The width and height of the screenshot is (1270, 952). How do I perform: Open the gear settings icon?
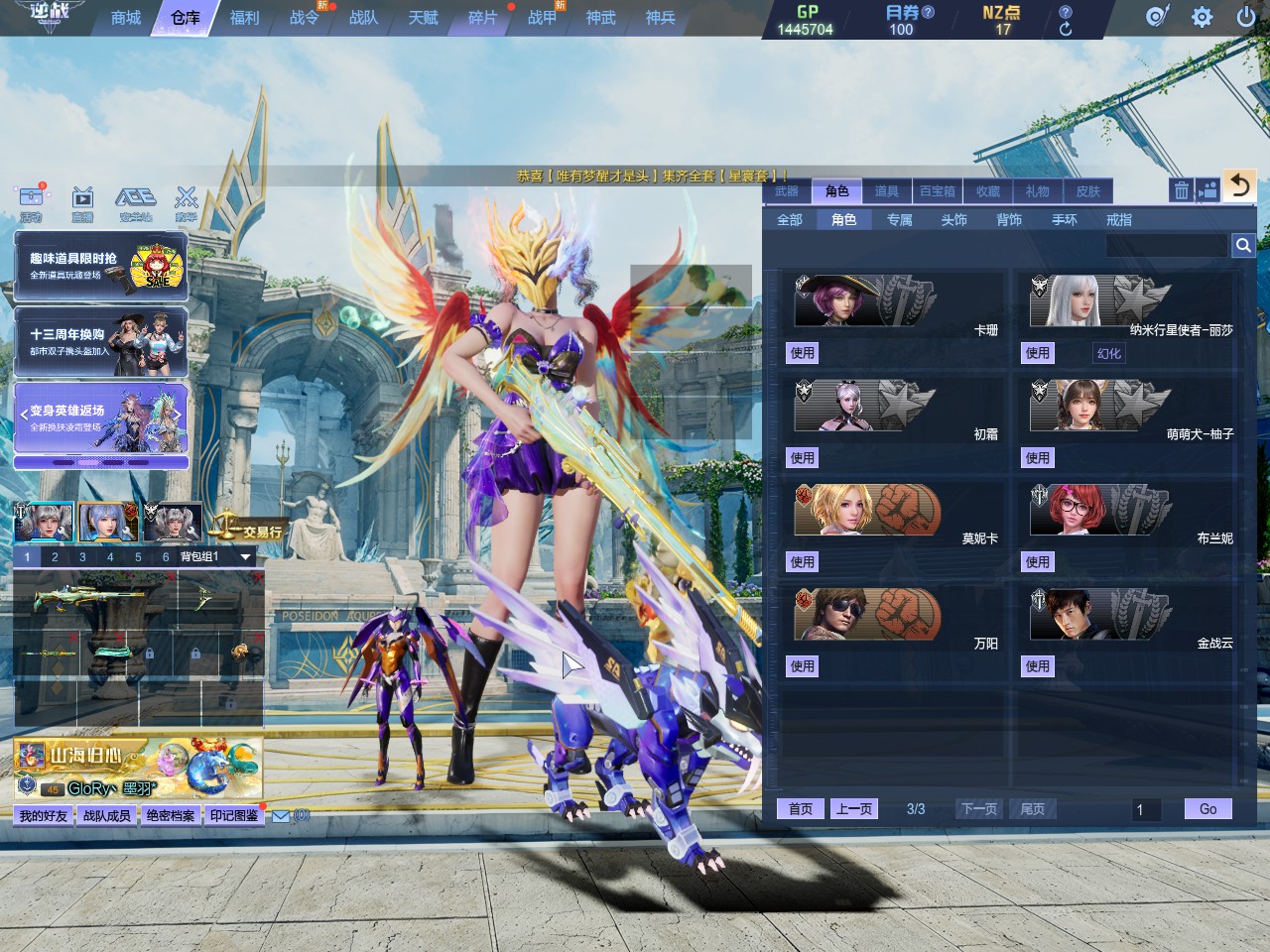coord(1202,17)
